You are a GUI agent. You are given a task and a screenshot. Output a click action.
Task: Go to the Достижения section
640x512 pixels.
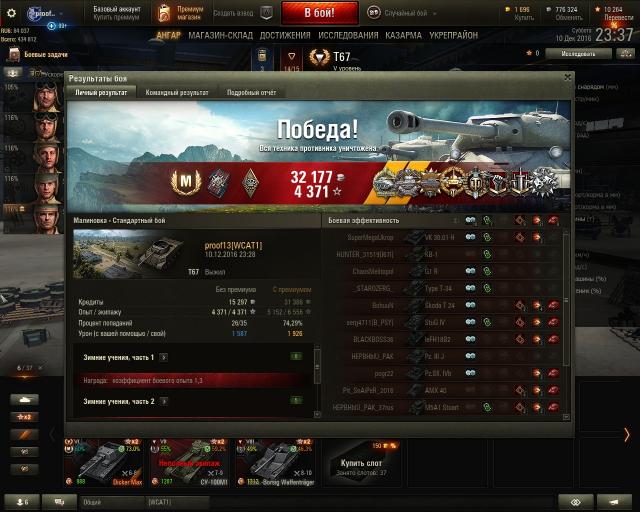tap(285, 35)
